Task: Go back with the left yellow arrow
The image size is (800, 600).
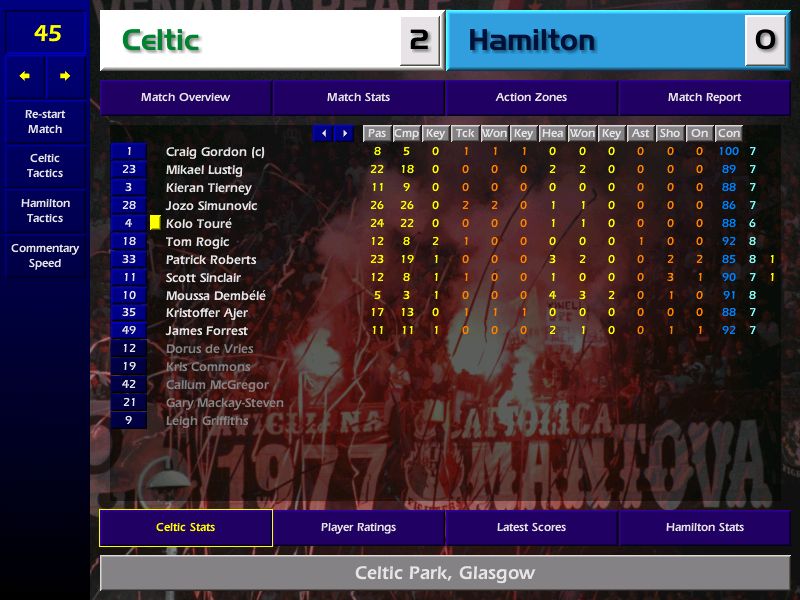Action: tap(25, 76)
